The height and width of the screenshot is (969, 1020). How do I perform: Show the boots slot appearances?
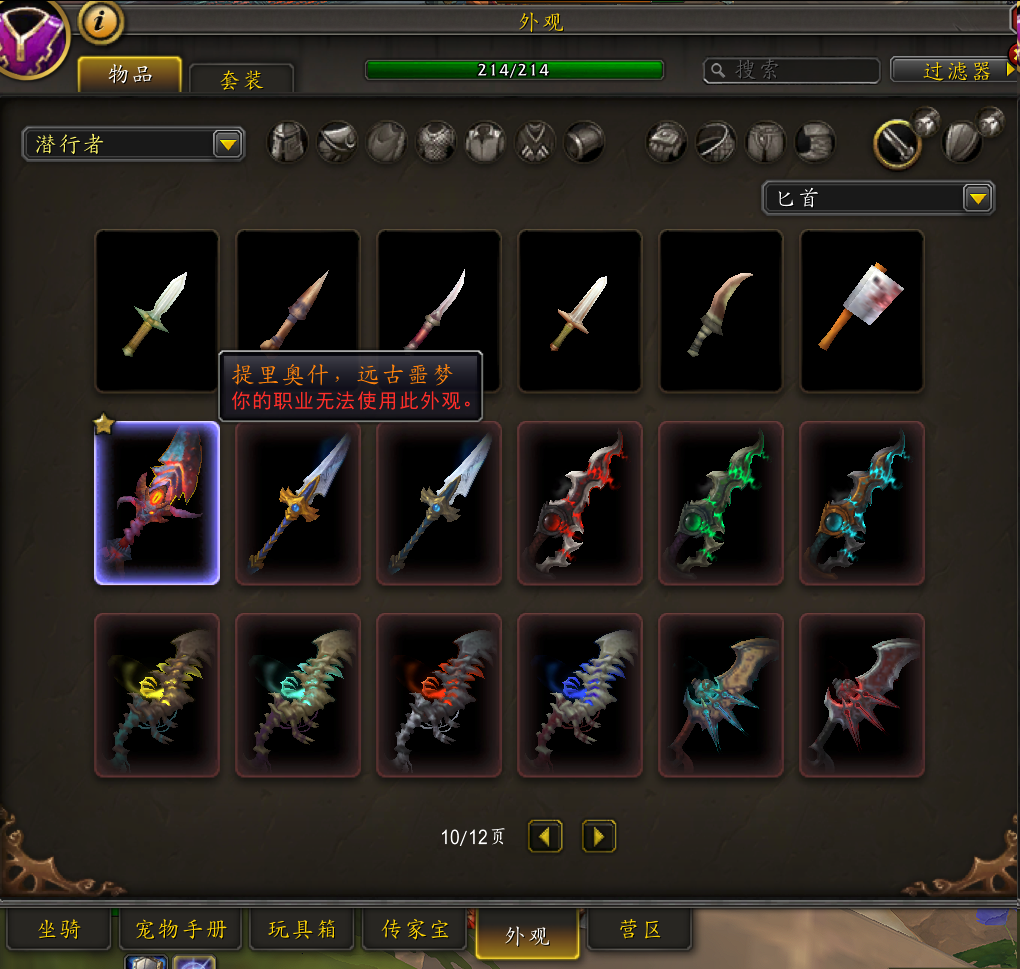[x=815, y=142]
